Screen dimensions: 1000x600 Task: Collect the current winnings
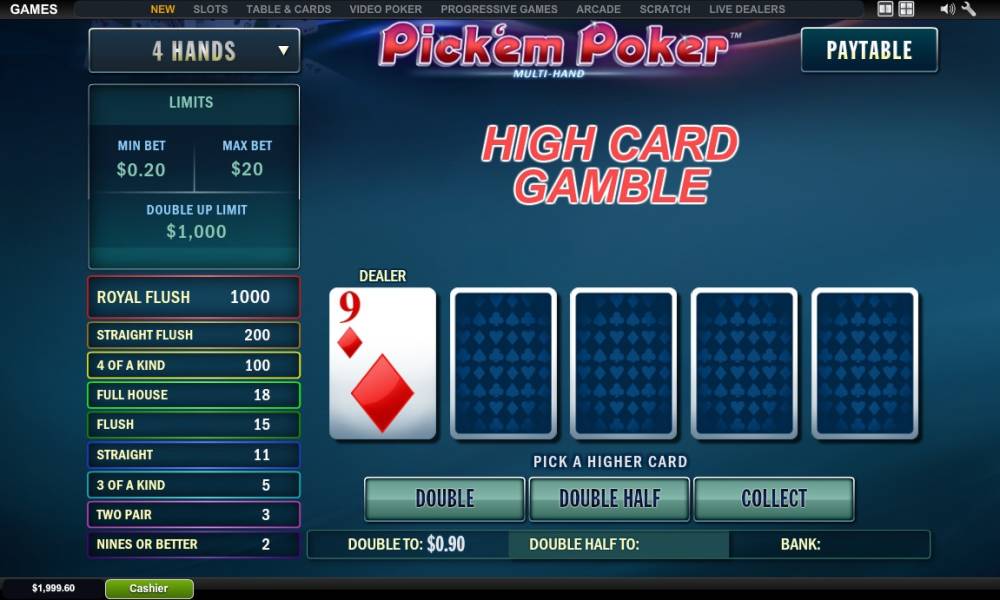point(773,498)
